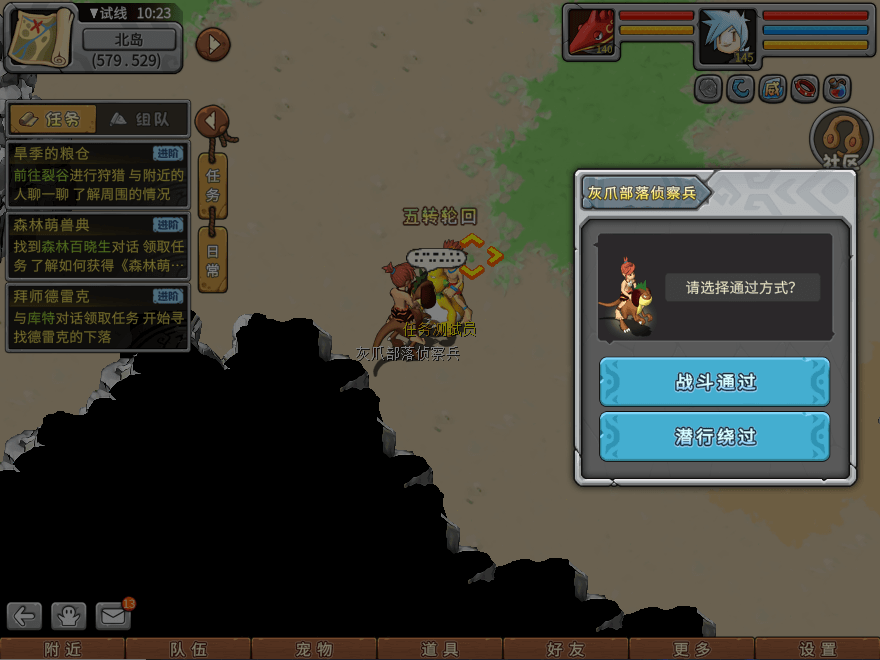Switch to the 任务 quest tab
The image size is (880, 660).
[x=53, y=120]
